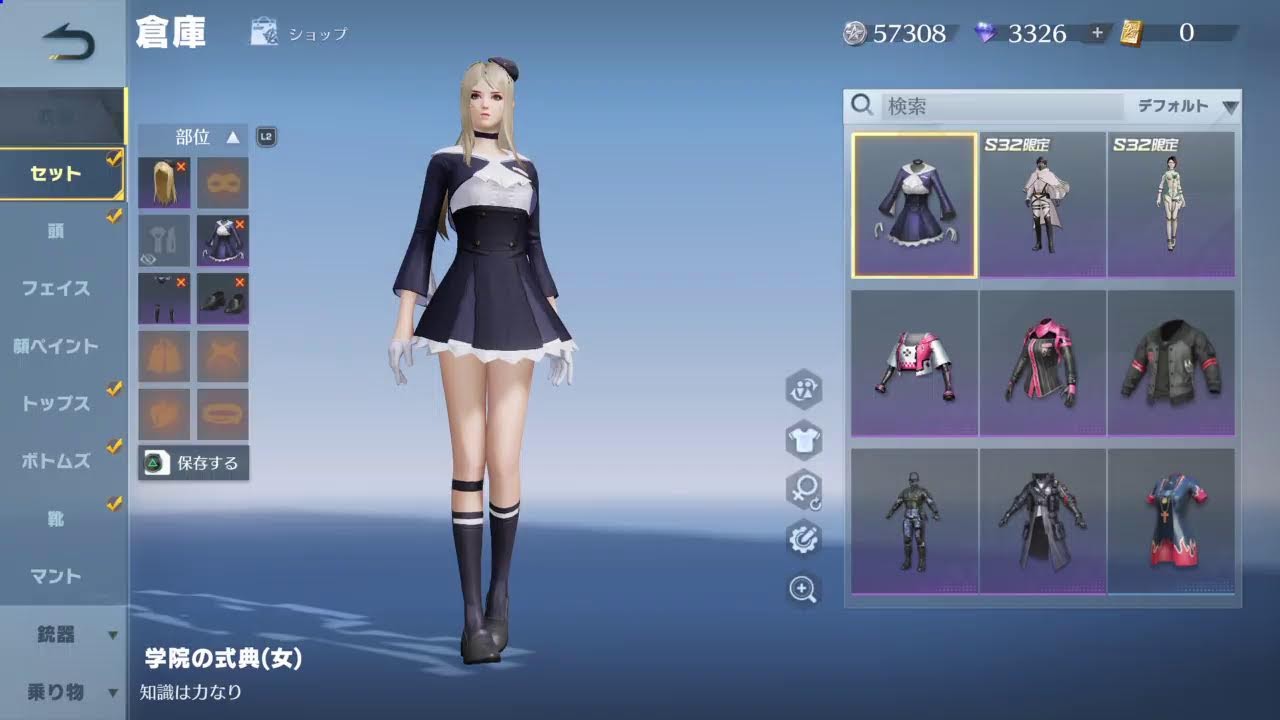The image size is (1280, 720).
Task: Save the outfit with 保存する
Action: (194, 463)
